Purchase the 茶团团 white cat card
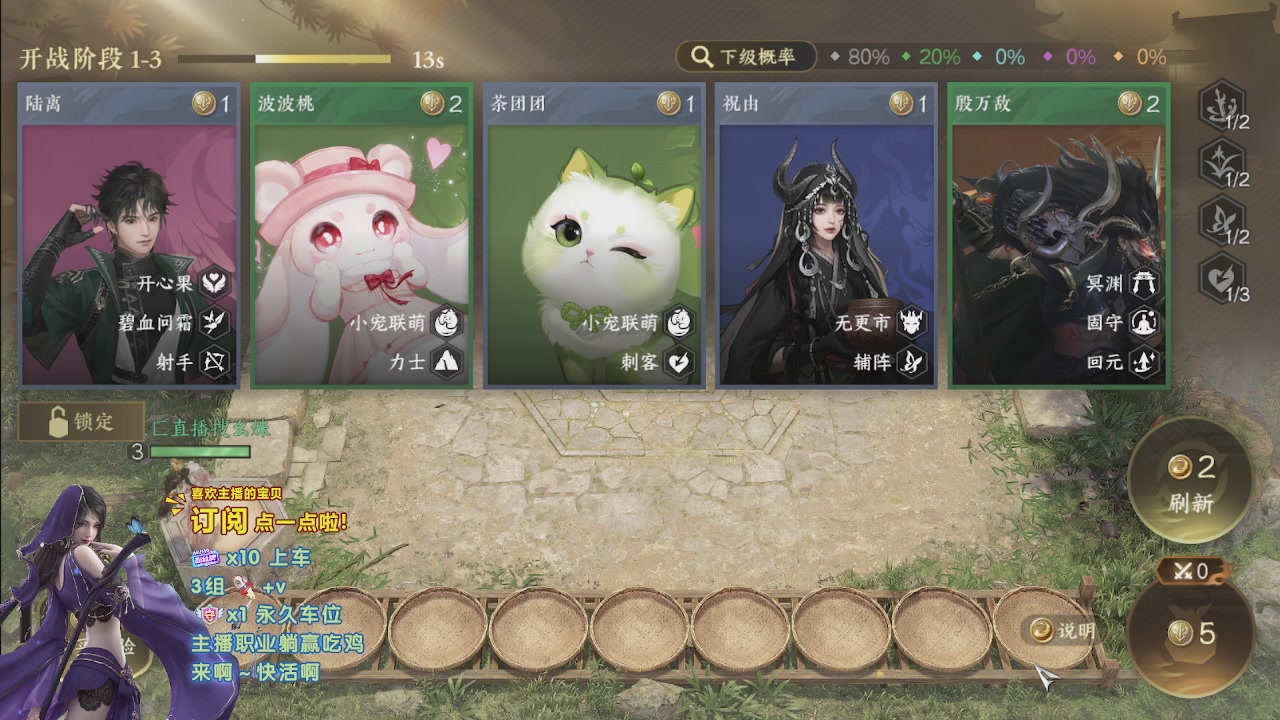The width and height of the screenshot is (1280, 720). pos(594,235)
